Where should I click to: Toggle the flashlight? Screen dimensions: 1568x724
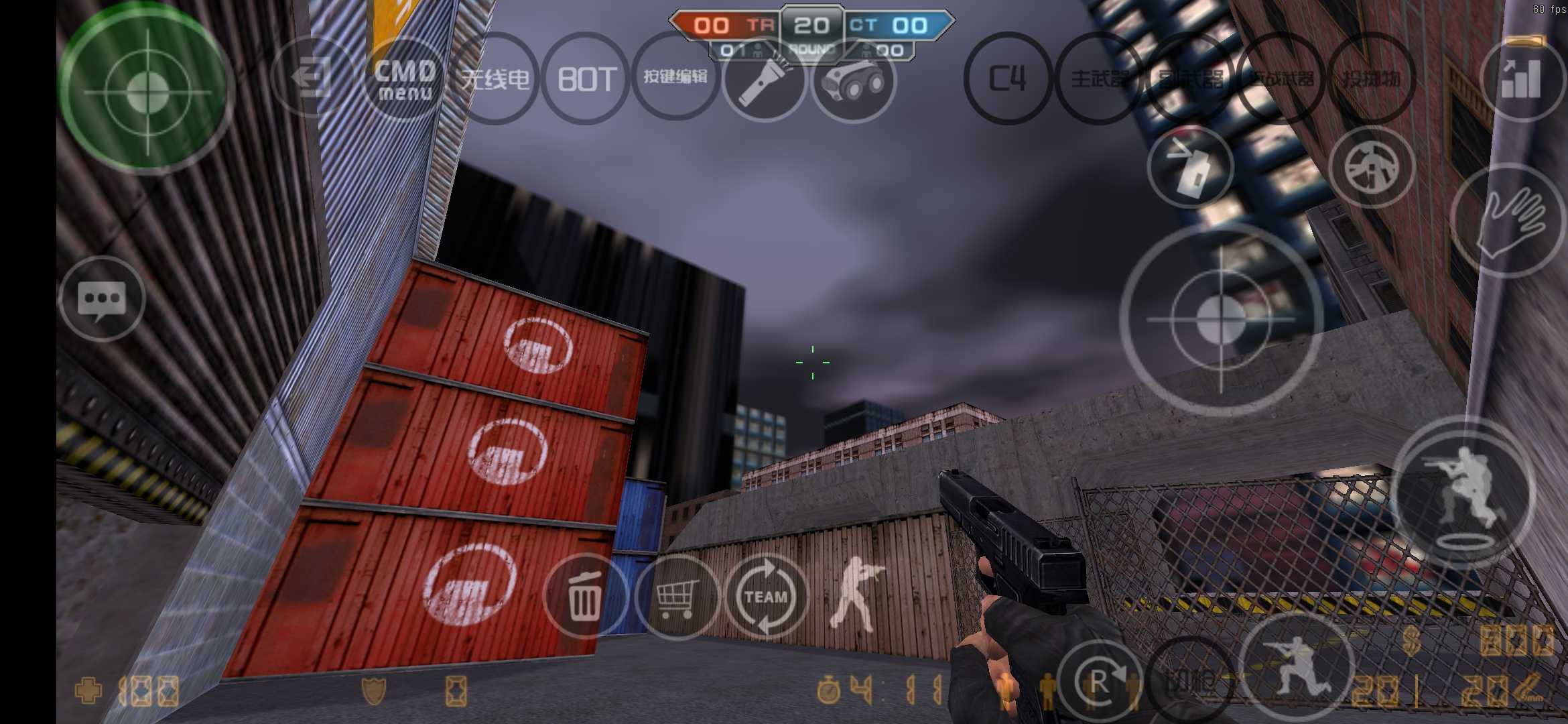(x=765, y=80)
